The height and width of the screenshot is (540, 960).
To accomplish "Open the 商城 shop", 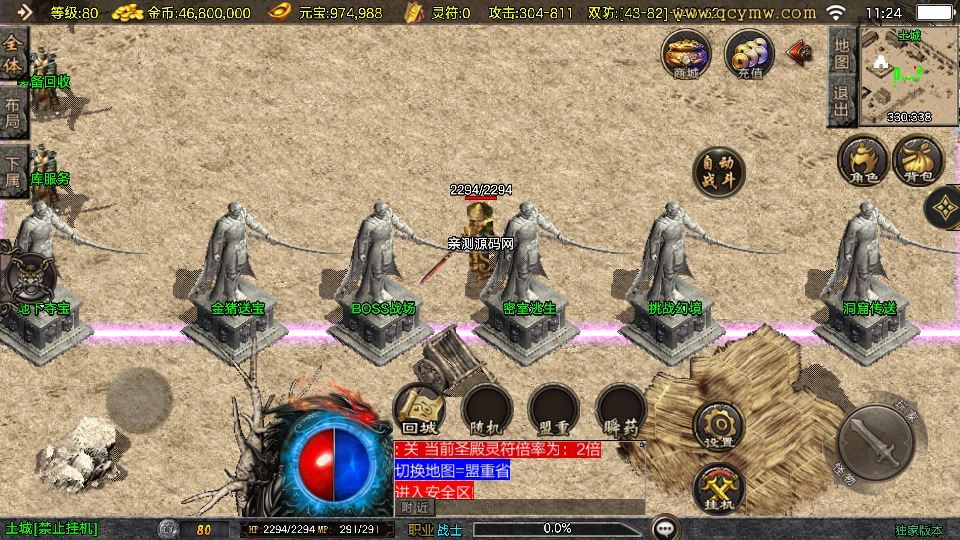I will [x=686, y=54].
